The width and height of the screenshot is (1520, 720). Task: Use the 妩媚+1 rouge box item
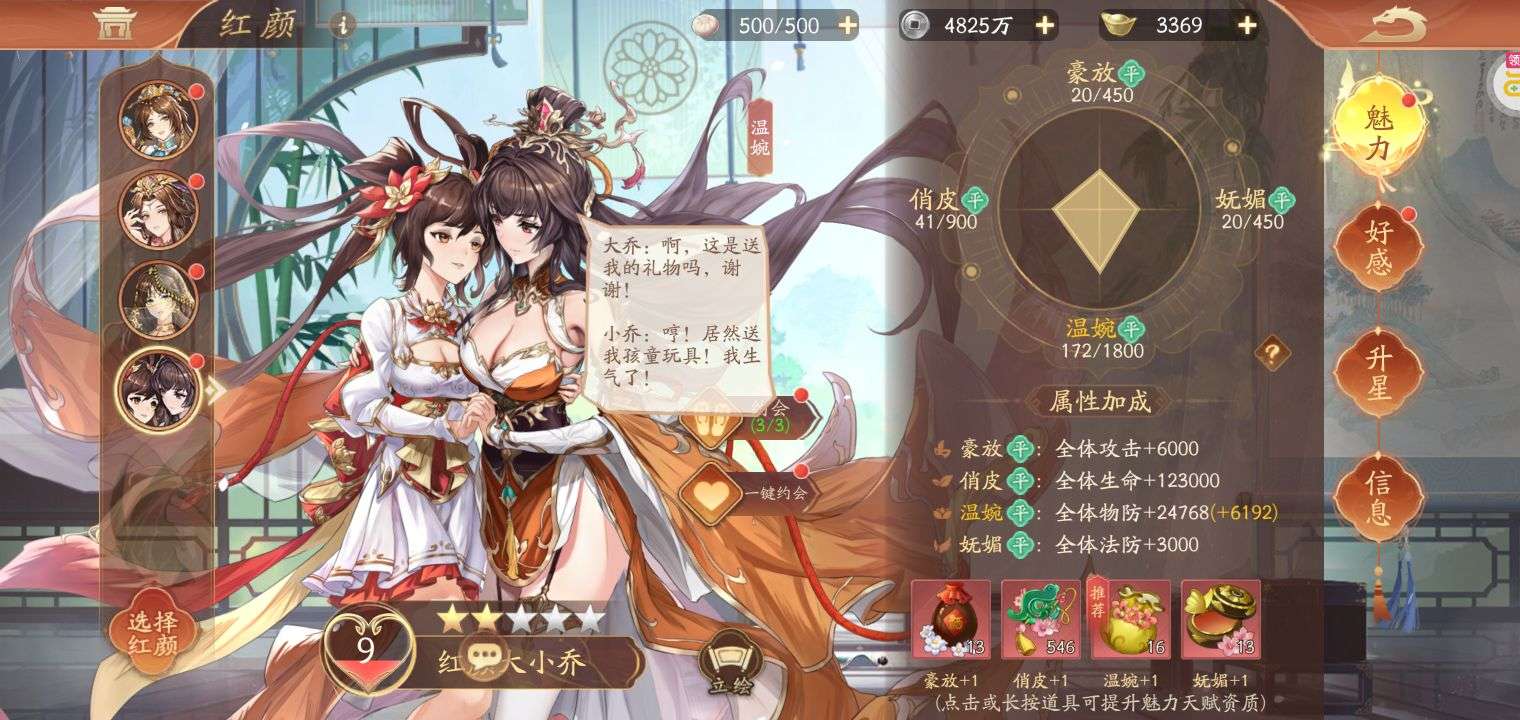pyautogui.click(x=1220, y=620)
